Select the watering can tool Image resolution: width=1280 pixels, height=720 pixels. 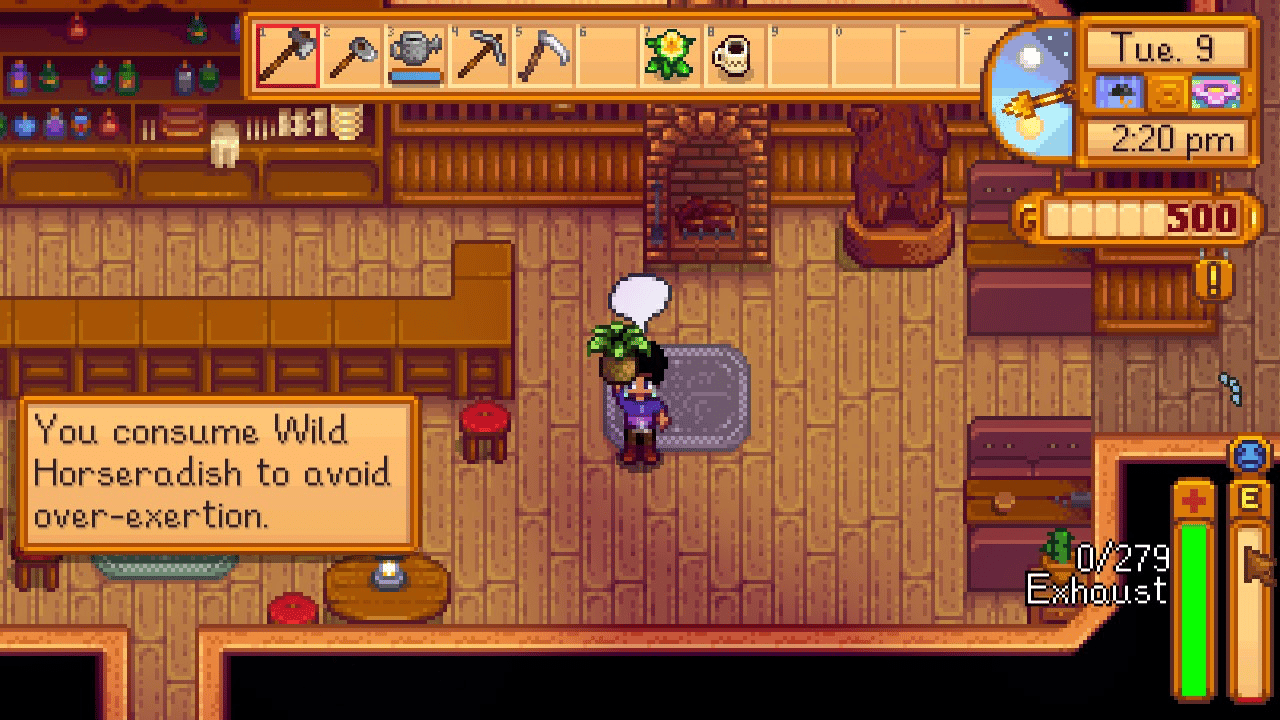[x=415, y=56]
